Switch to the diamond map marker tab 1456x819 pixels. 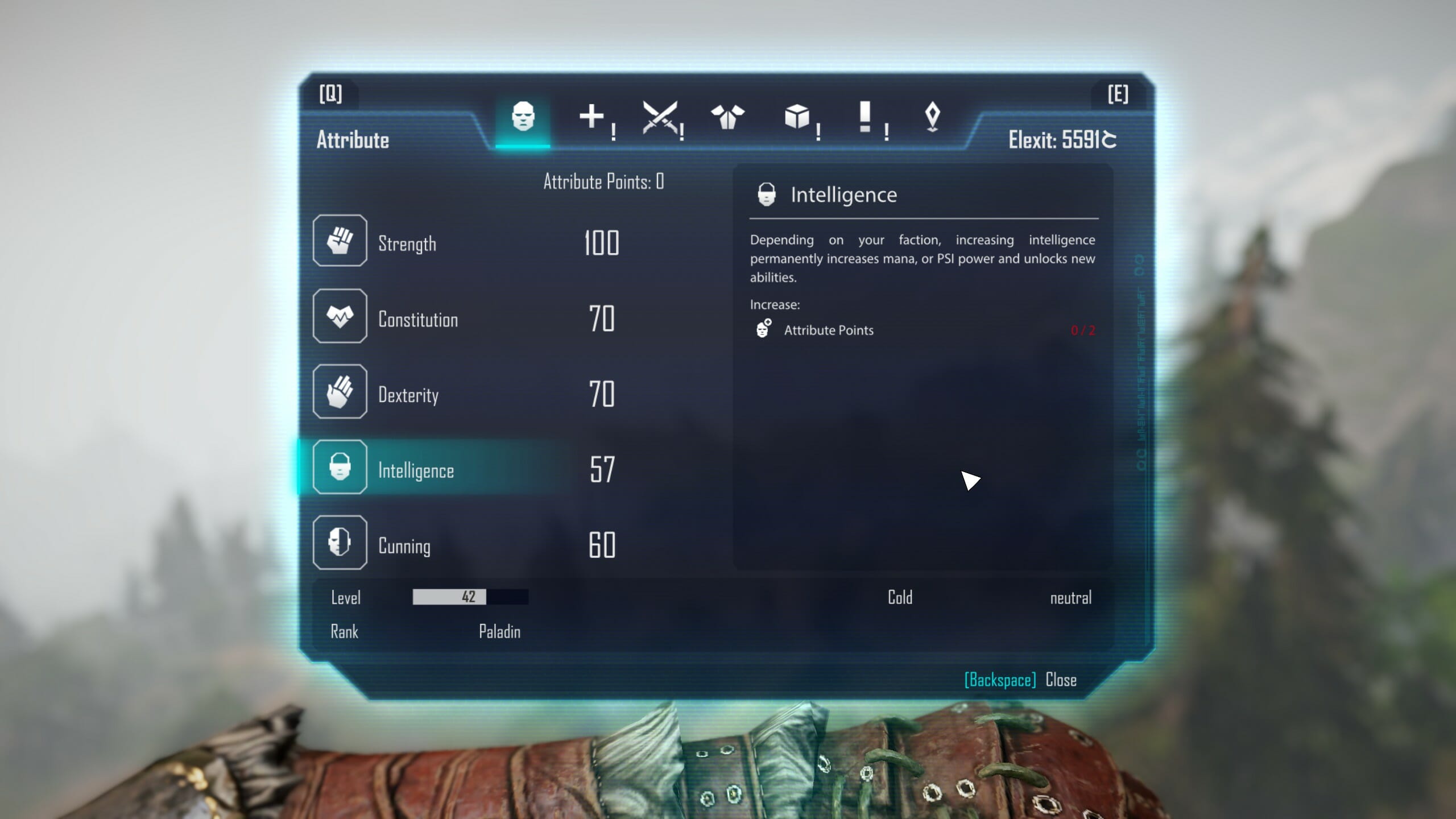[x=932, y=117]
